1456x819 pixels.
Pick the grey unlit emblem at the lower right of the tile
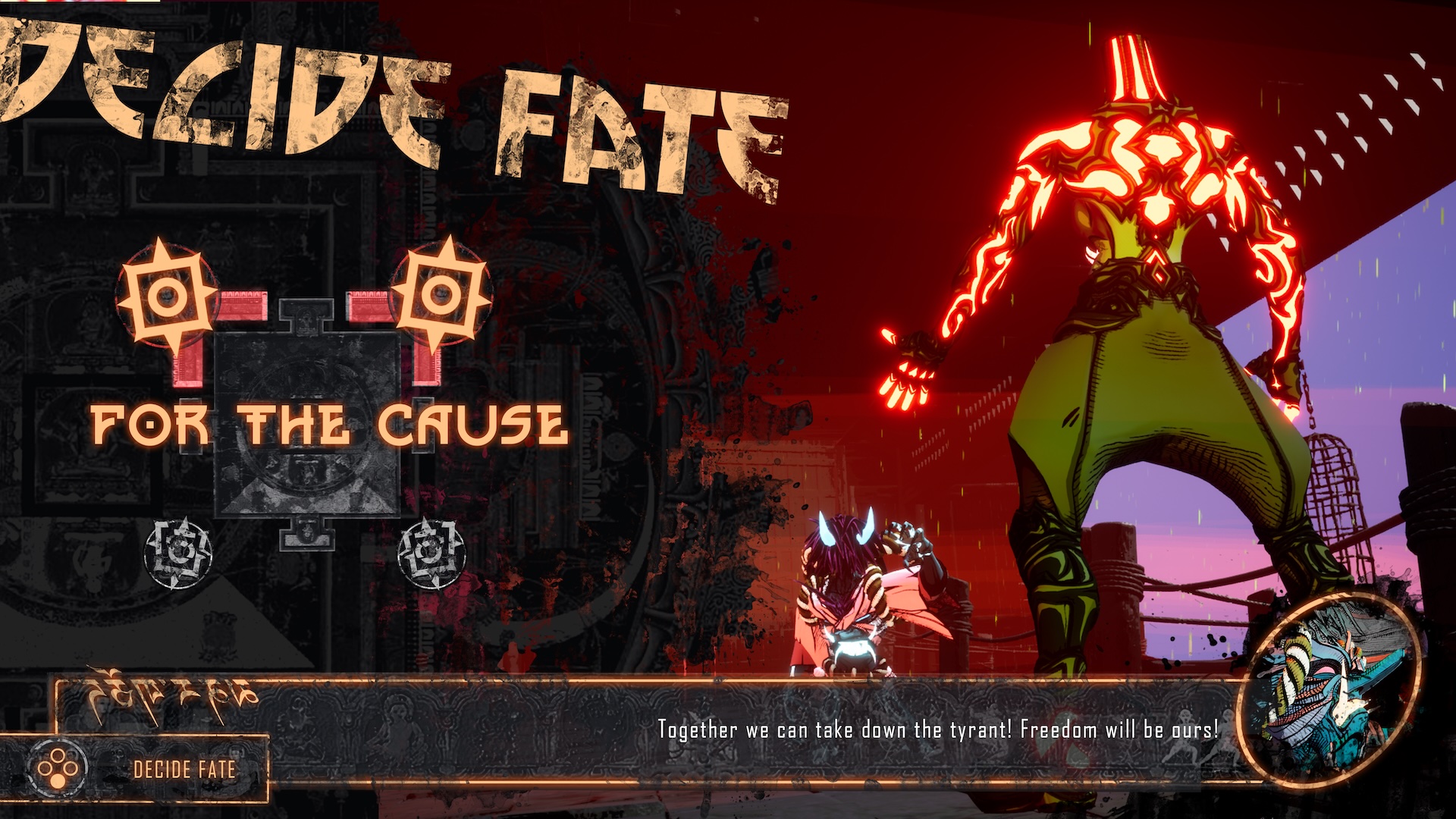tap(431, 552)
